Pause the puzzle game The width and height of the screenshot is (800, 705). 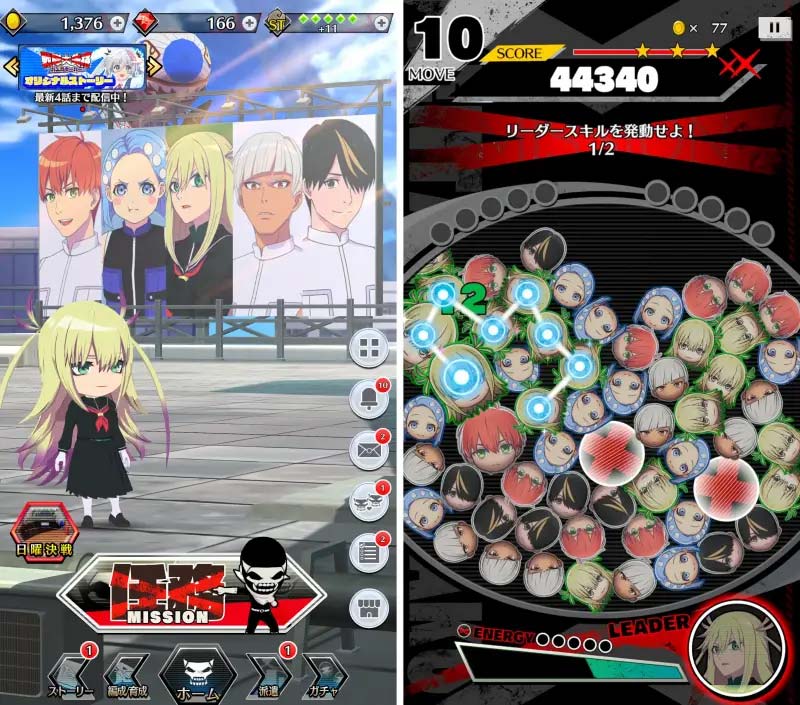point(774,30)
